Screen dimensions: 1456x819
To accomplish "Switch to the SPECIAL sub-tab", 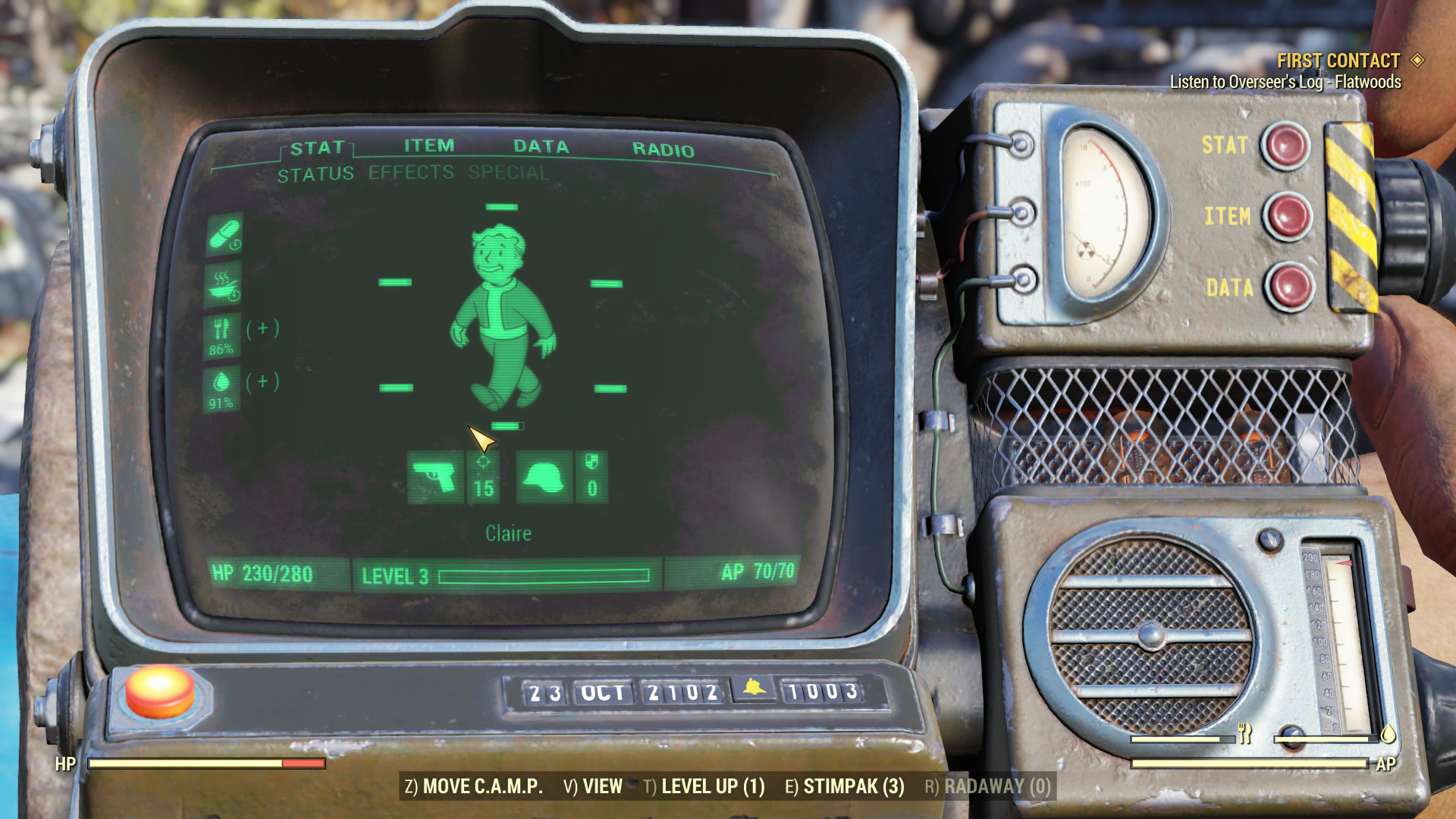I will coord(508,173).
